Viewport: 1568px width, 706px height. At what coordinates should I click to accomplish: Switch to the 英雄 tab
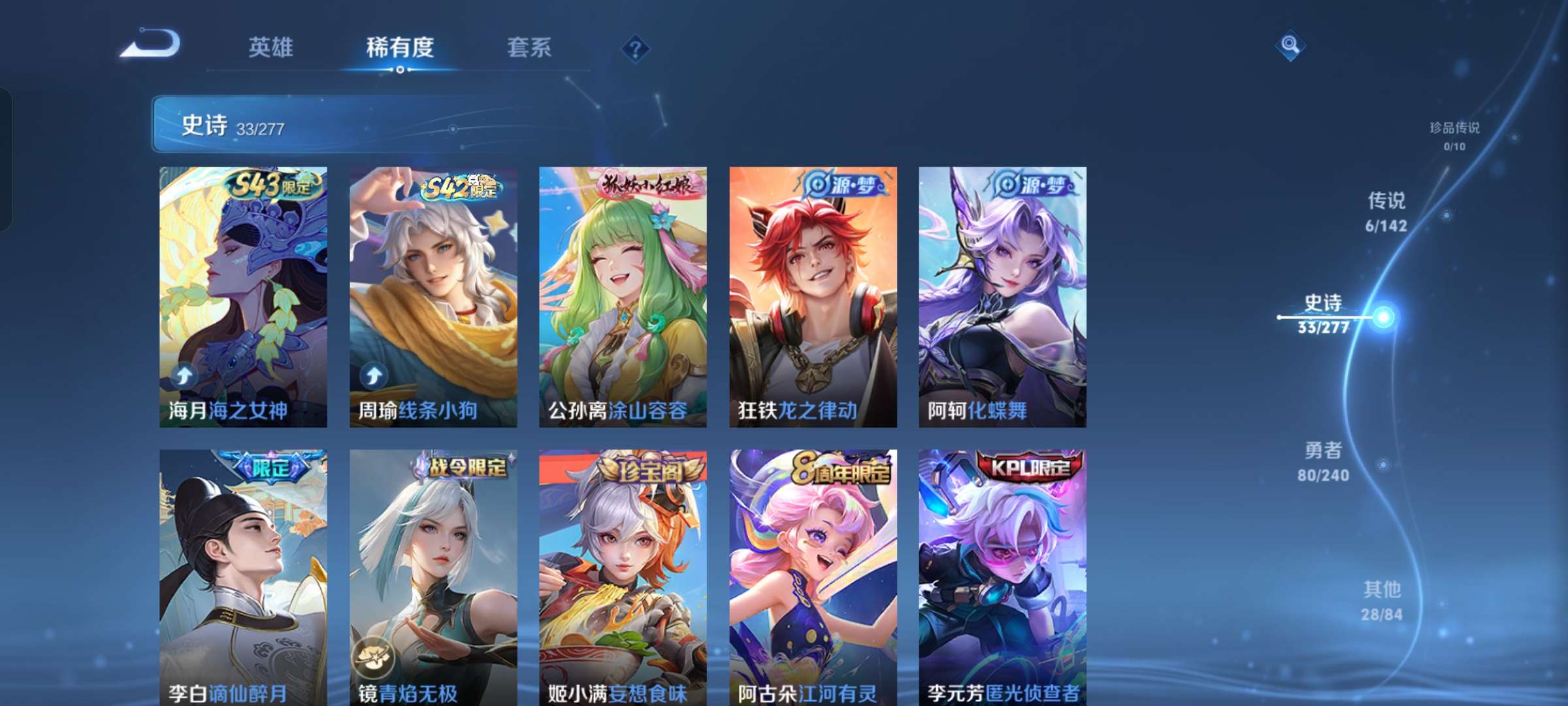point(269,48)
